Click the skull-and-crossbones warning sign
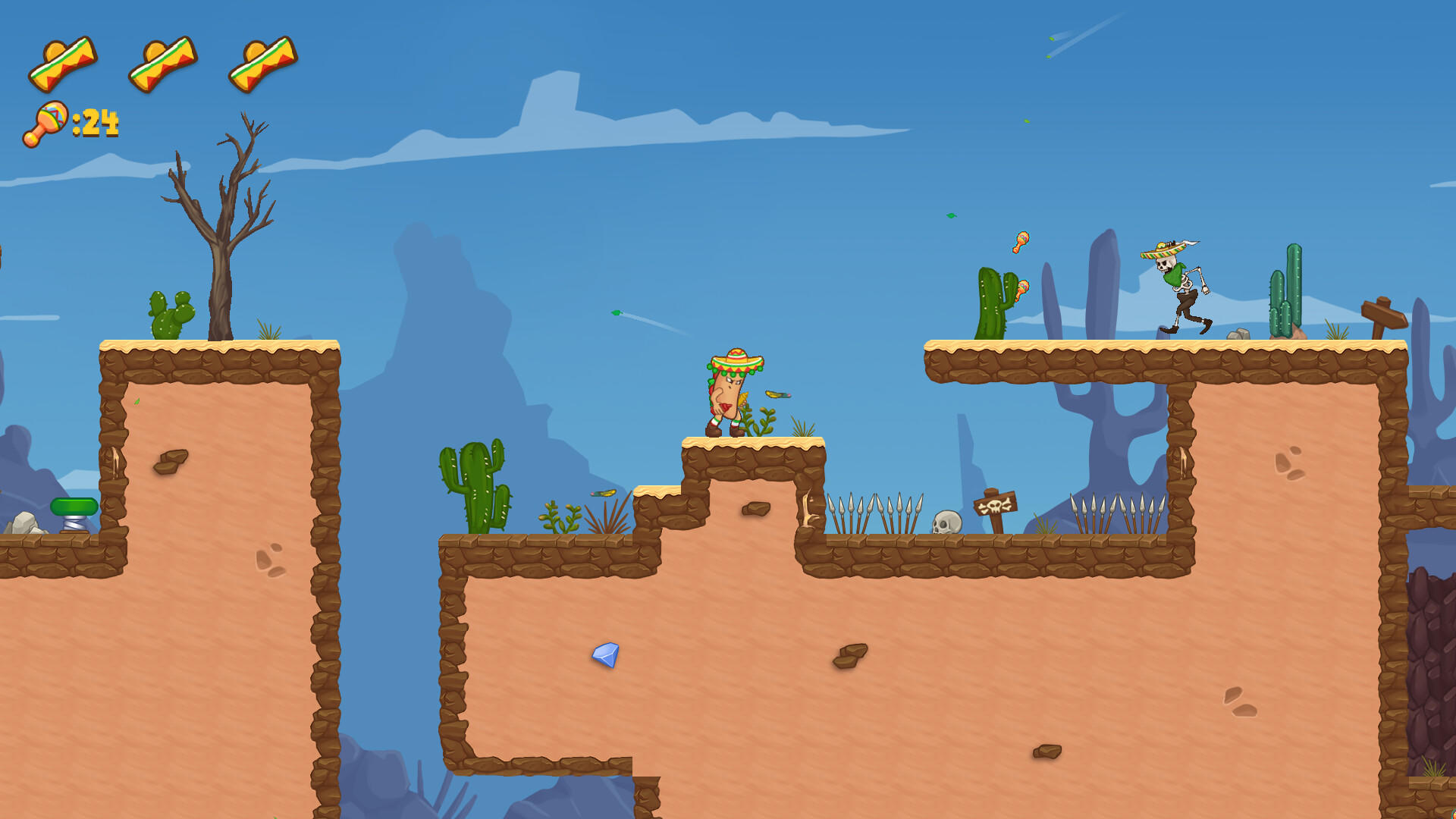 [x=994, y=505]
